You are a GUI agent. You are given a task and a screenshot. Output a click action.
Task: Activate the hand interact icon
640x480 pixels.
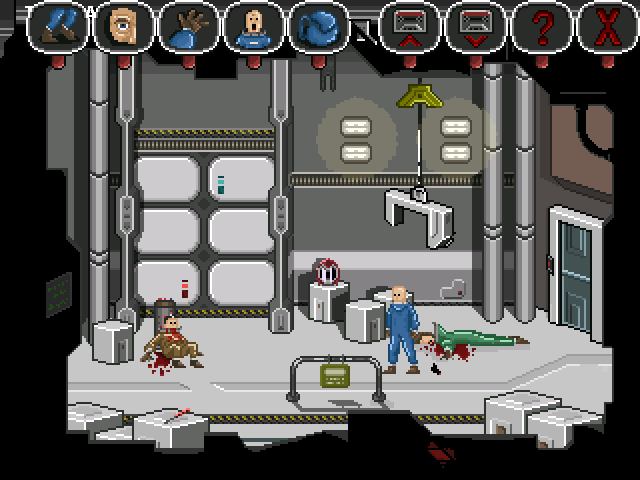click(187, 27)
